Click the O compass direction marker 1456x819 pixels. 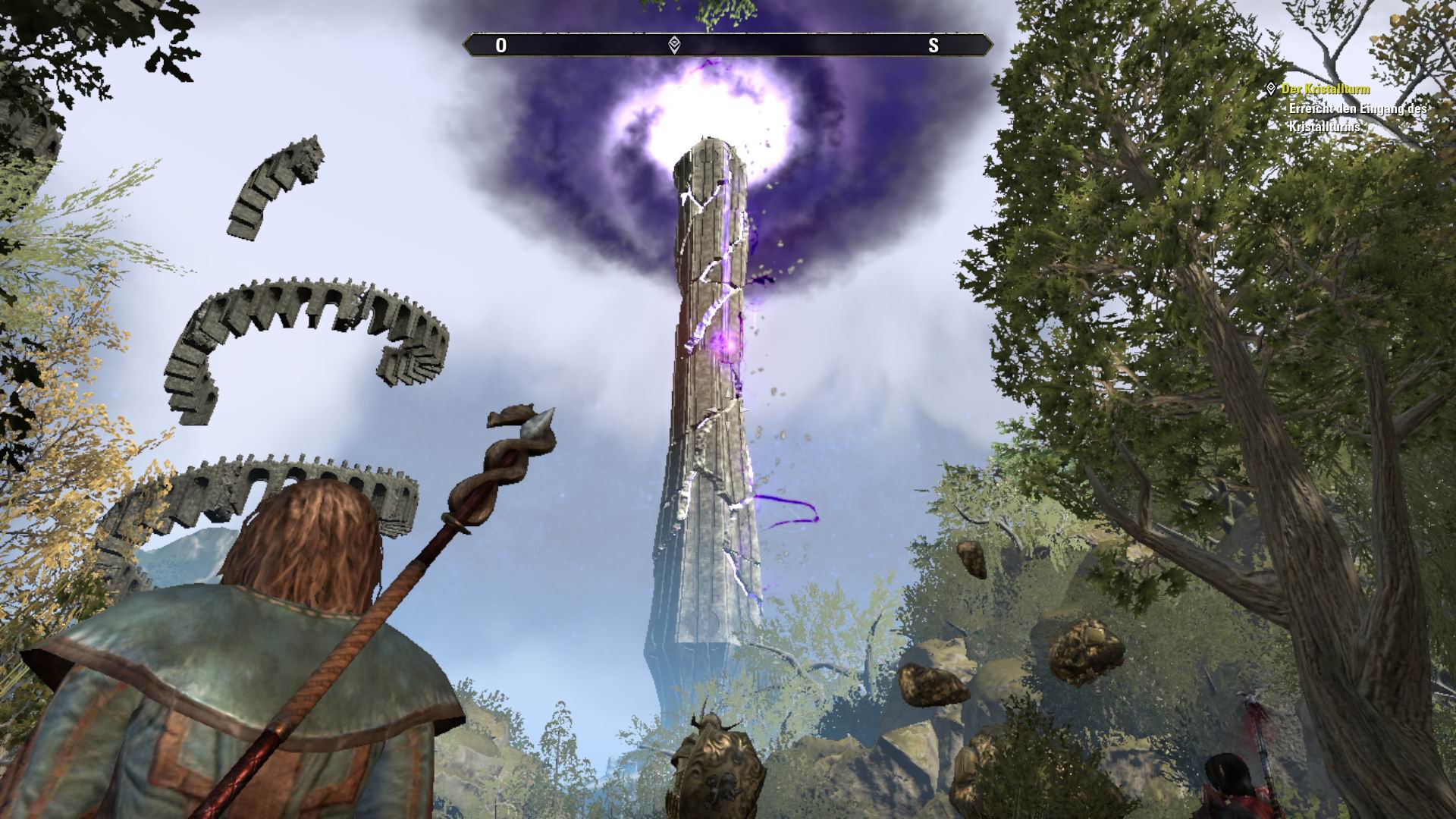click(500, 44)
